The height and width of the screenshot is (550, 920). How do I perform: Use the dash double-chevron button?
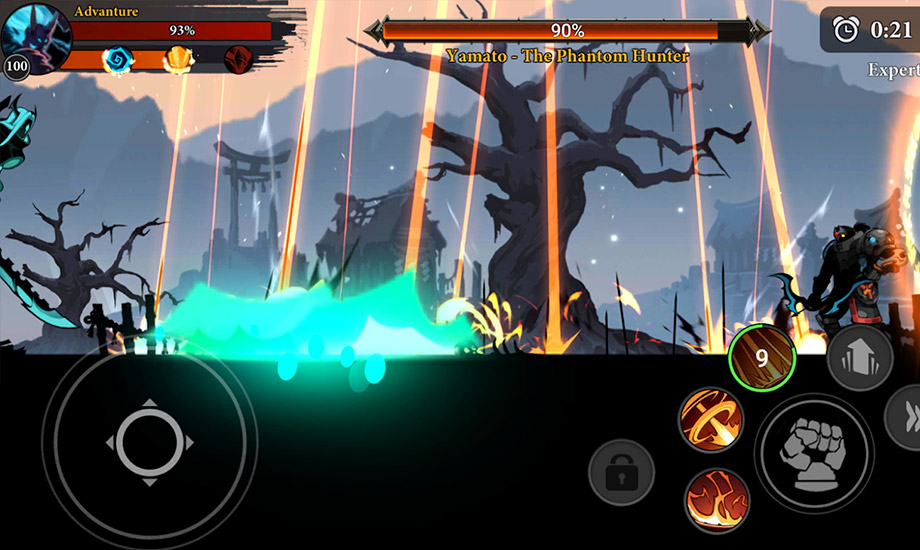(906, 416)
